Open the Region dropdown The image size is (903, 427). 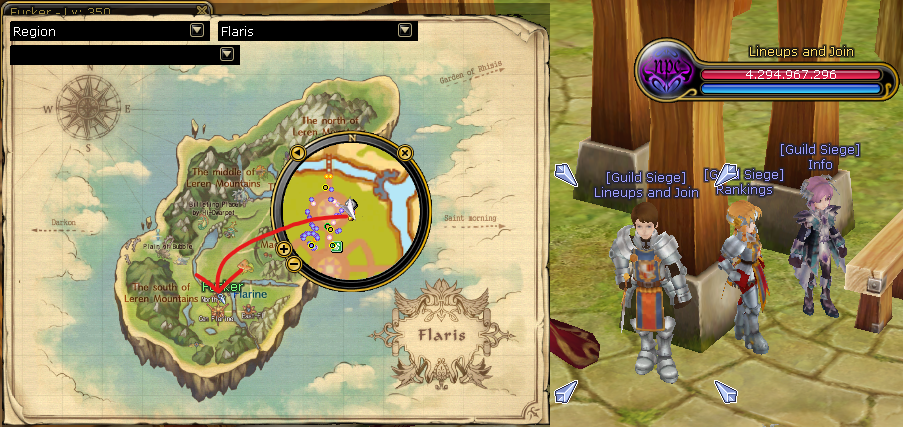[x=197, y=31]
